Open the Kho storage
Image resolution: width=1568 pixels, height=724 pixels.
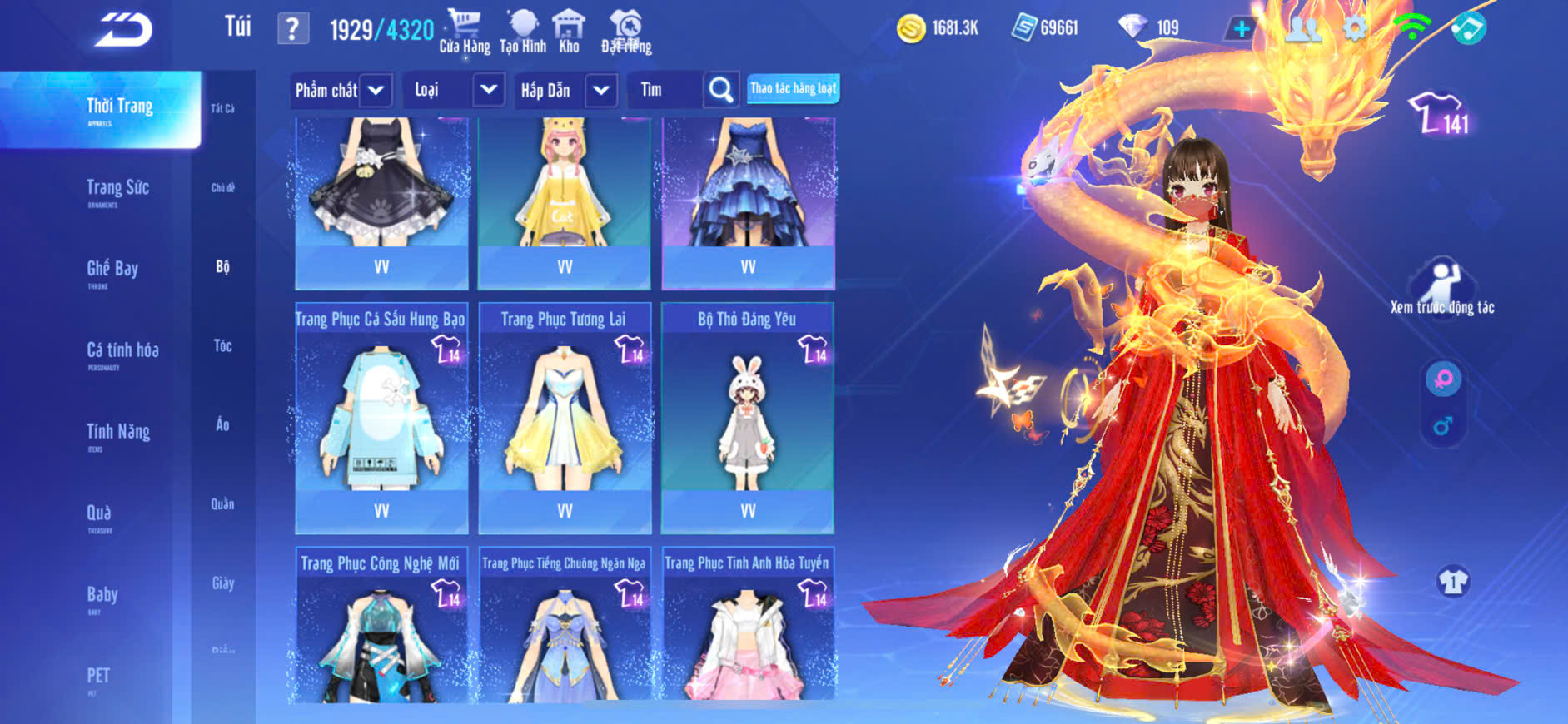[569, 32]
